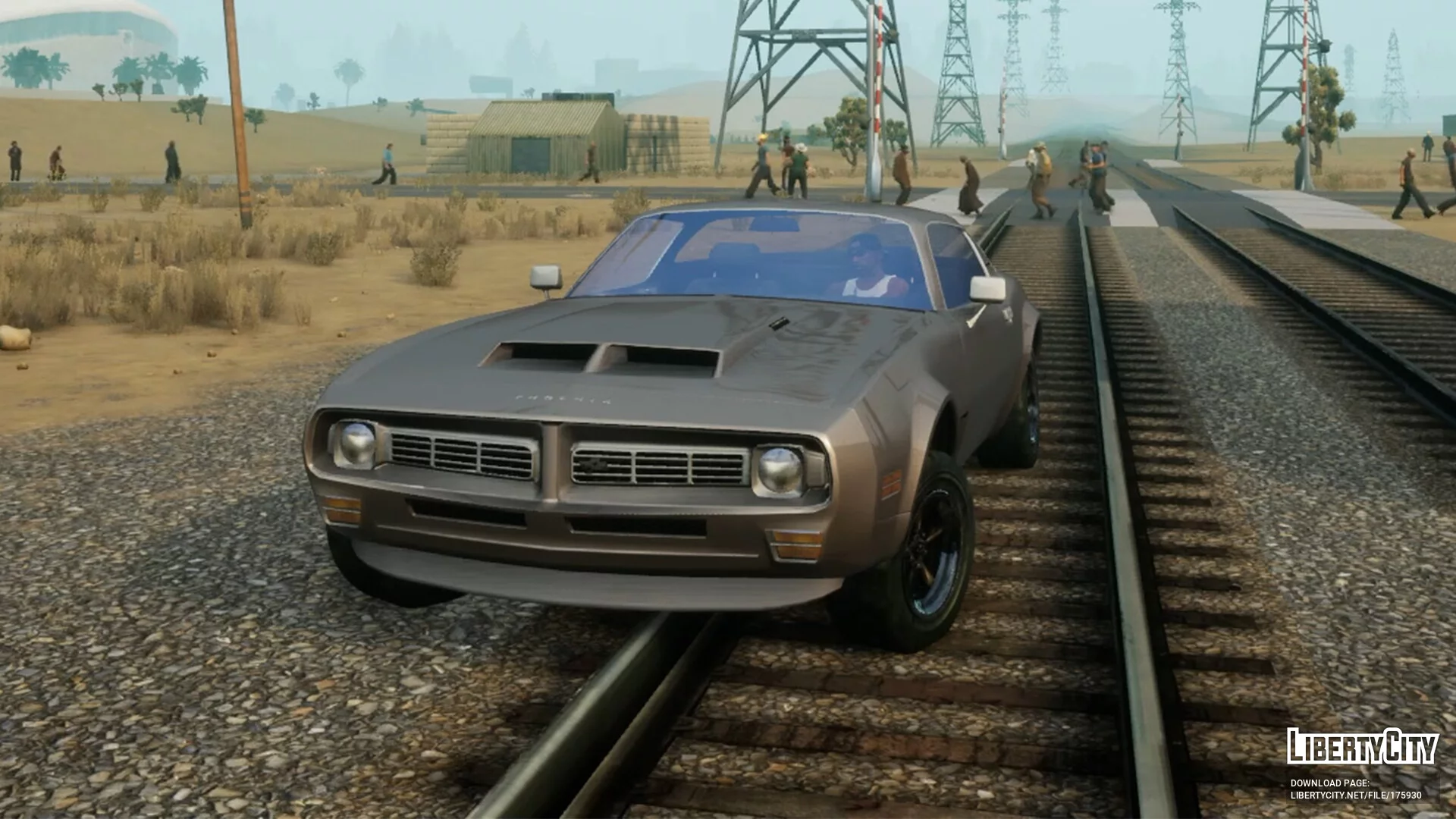Click the LibertyCity logo watermark
The width and height of the screenshot is (1456, 819).
coord(1362,746)
